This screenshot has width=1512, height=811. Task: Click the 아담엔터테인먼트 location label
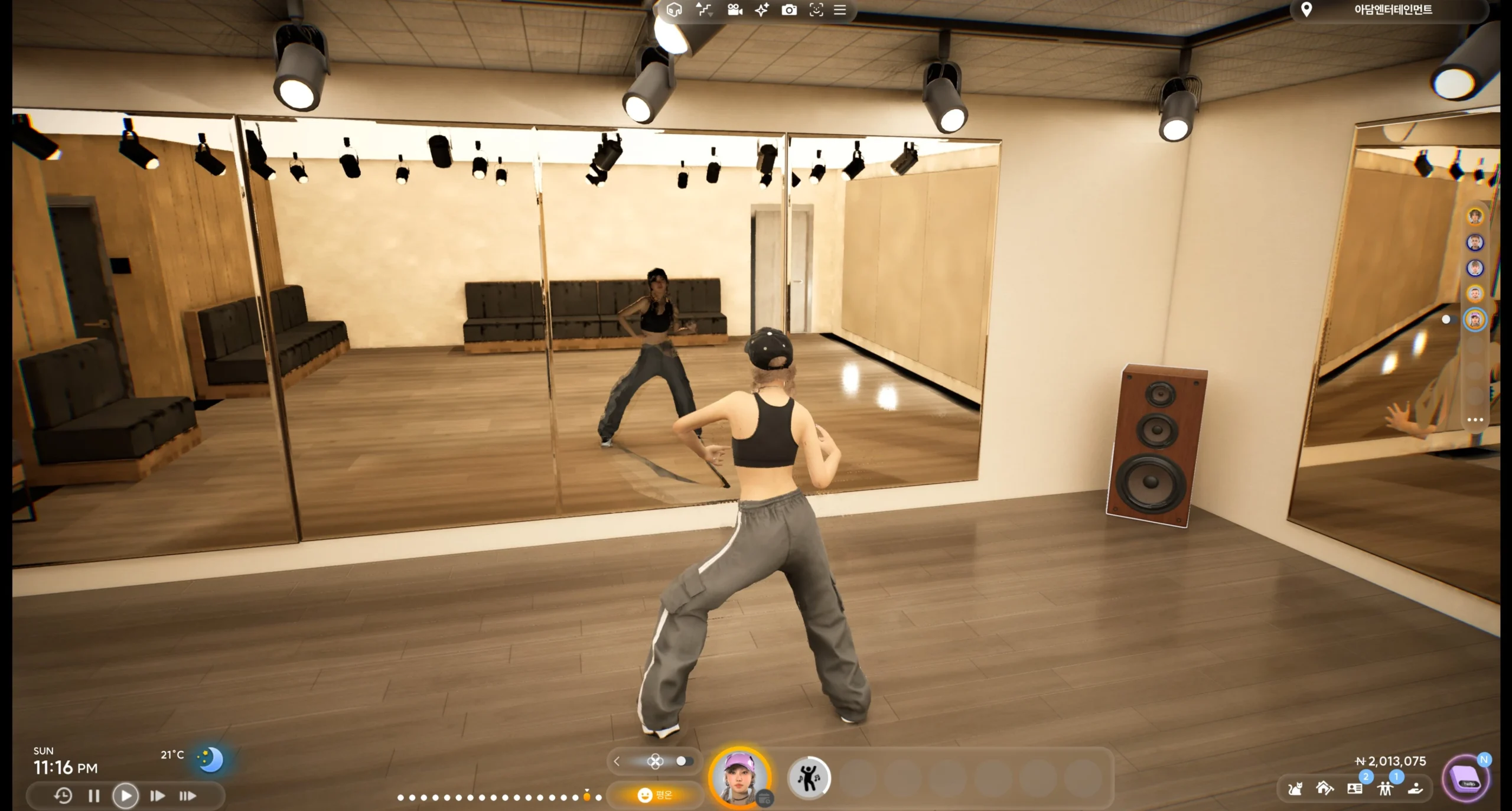[1392, 10]
